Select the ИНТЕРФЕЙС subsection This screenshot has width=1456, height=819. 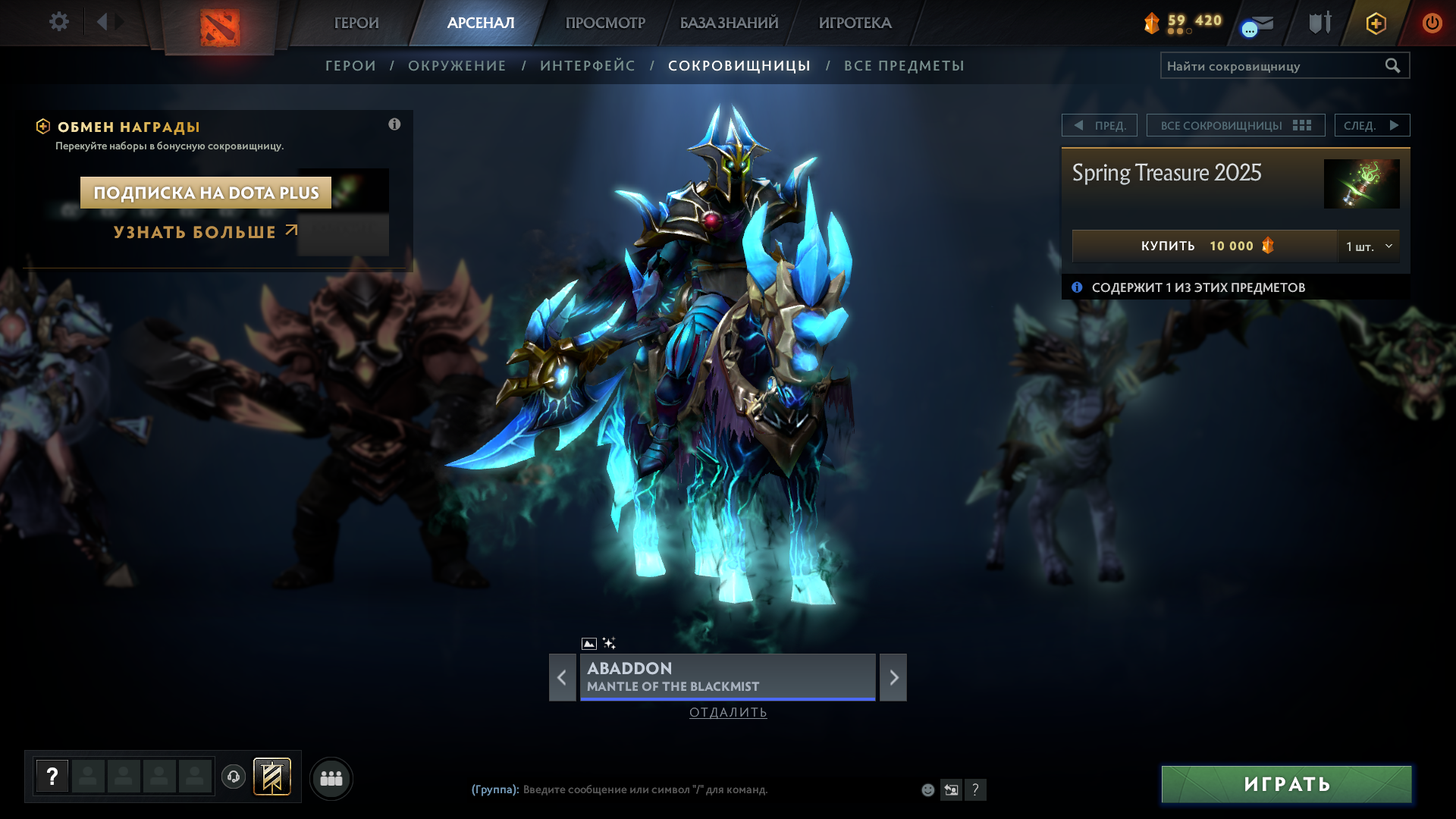click(588, 66)
